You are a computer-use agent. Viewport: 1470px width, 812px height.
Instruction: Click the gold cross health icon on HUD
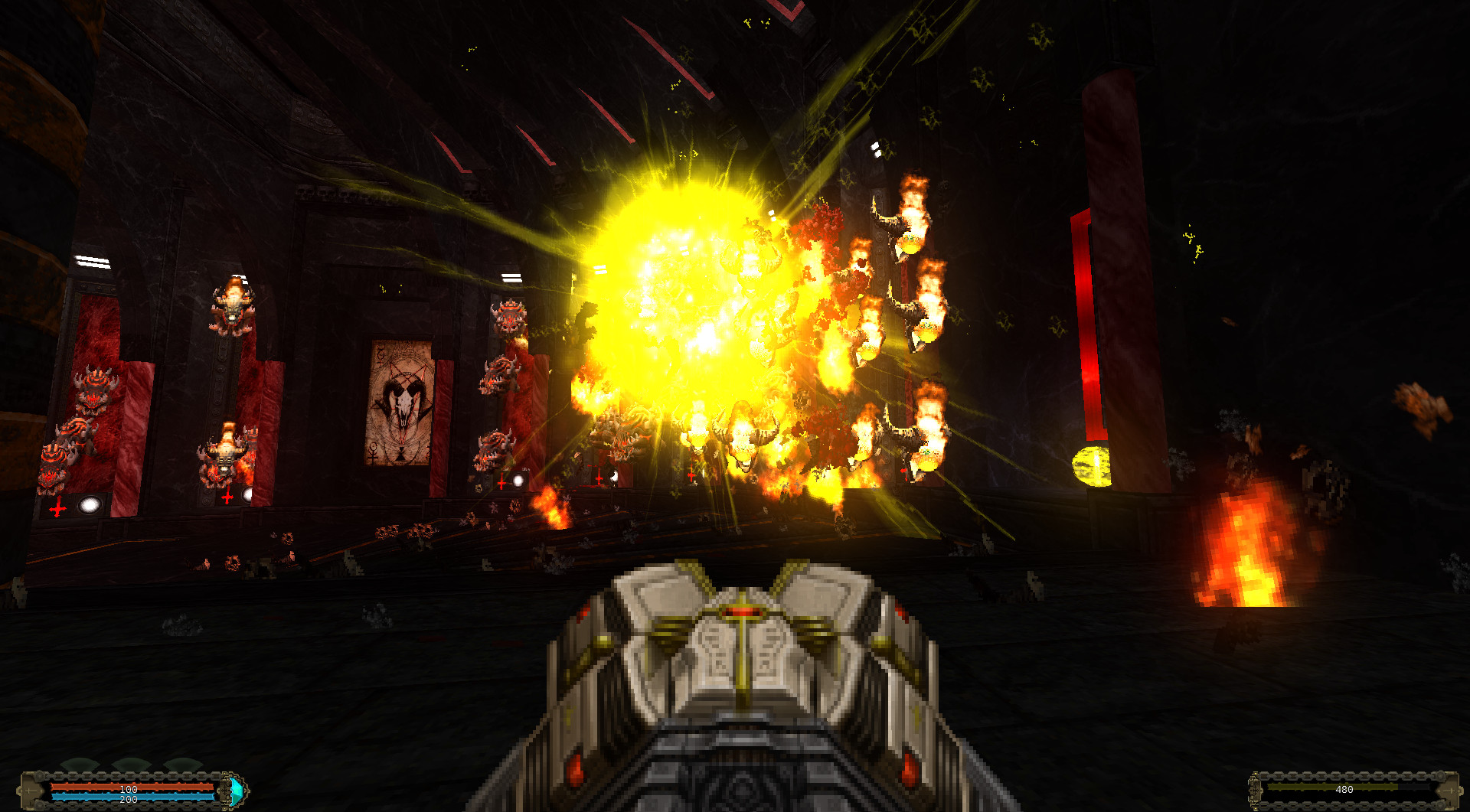pyautogui.click(x=29, y=790)
